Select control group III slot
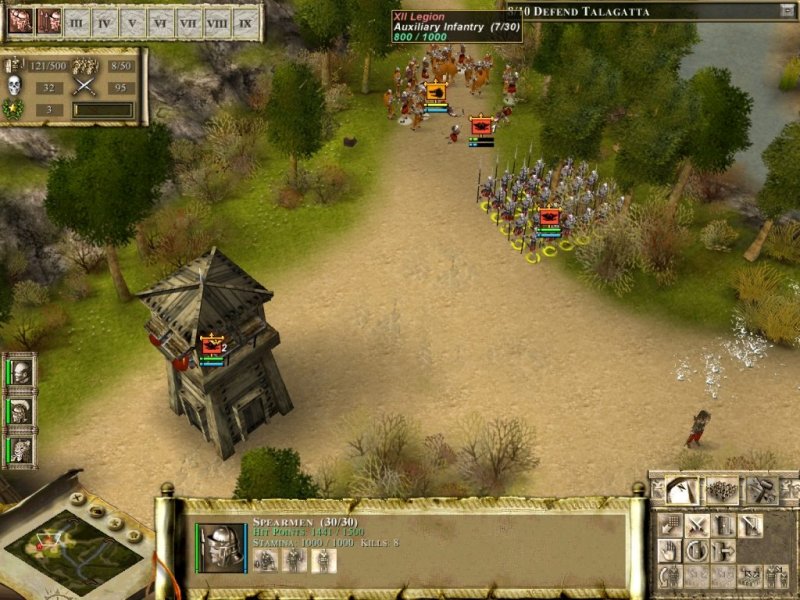 77,21
